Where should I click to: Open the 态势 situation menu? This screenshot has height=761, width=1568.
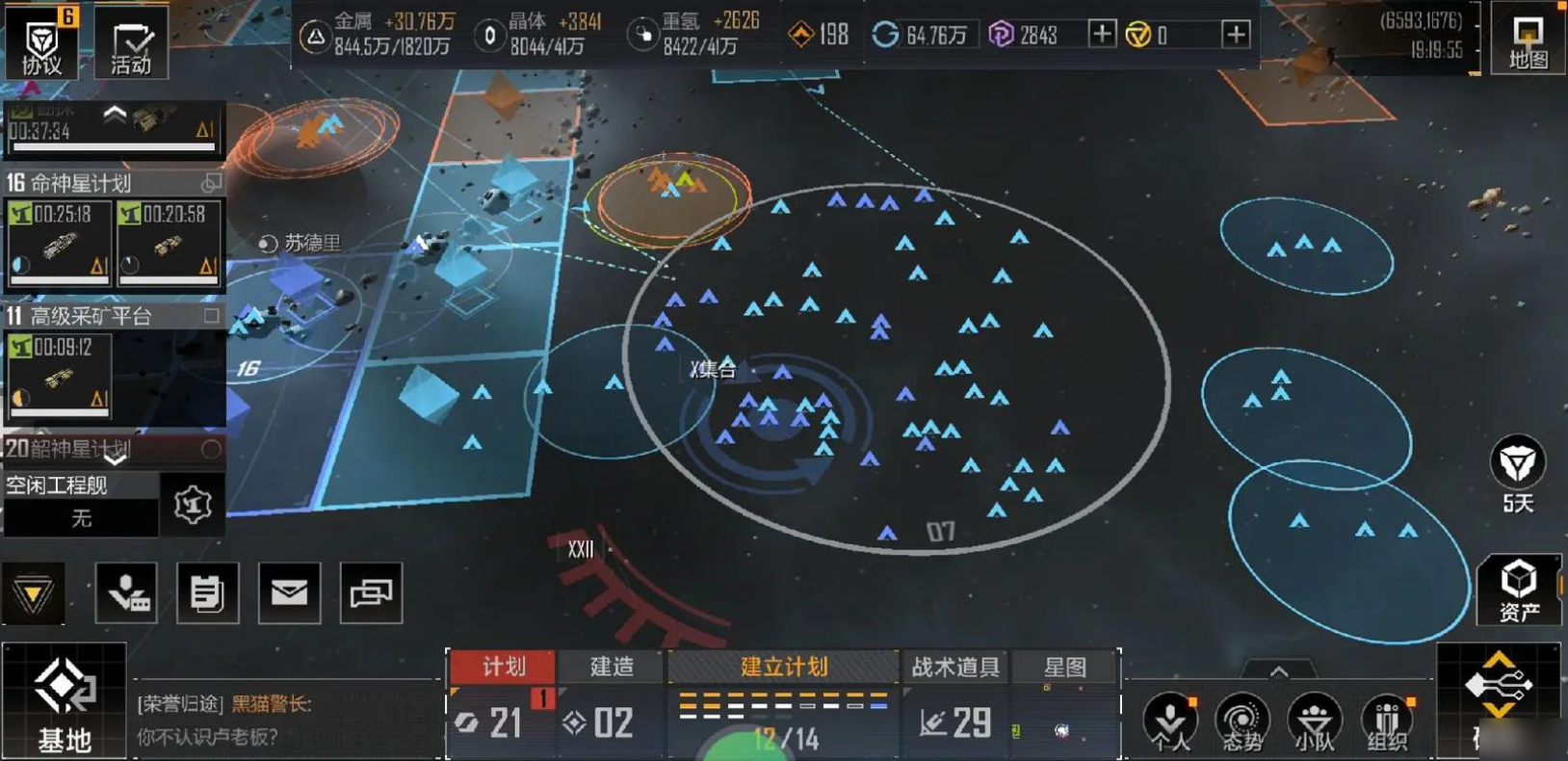tap(1241, 722)
